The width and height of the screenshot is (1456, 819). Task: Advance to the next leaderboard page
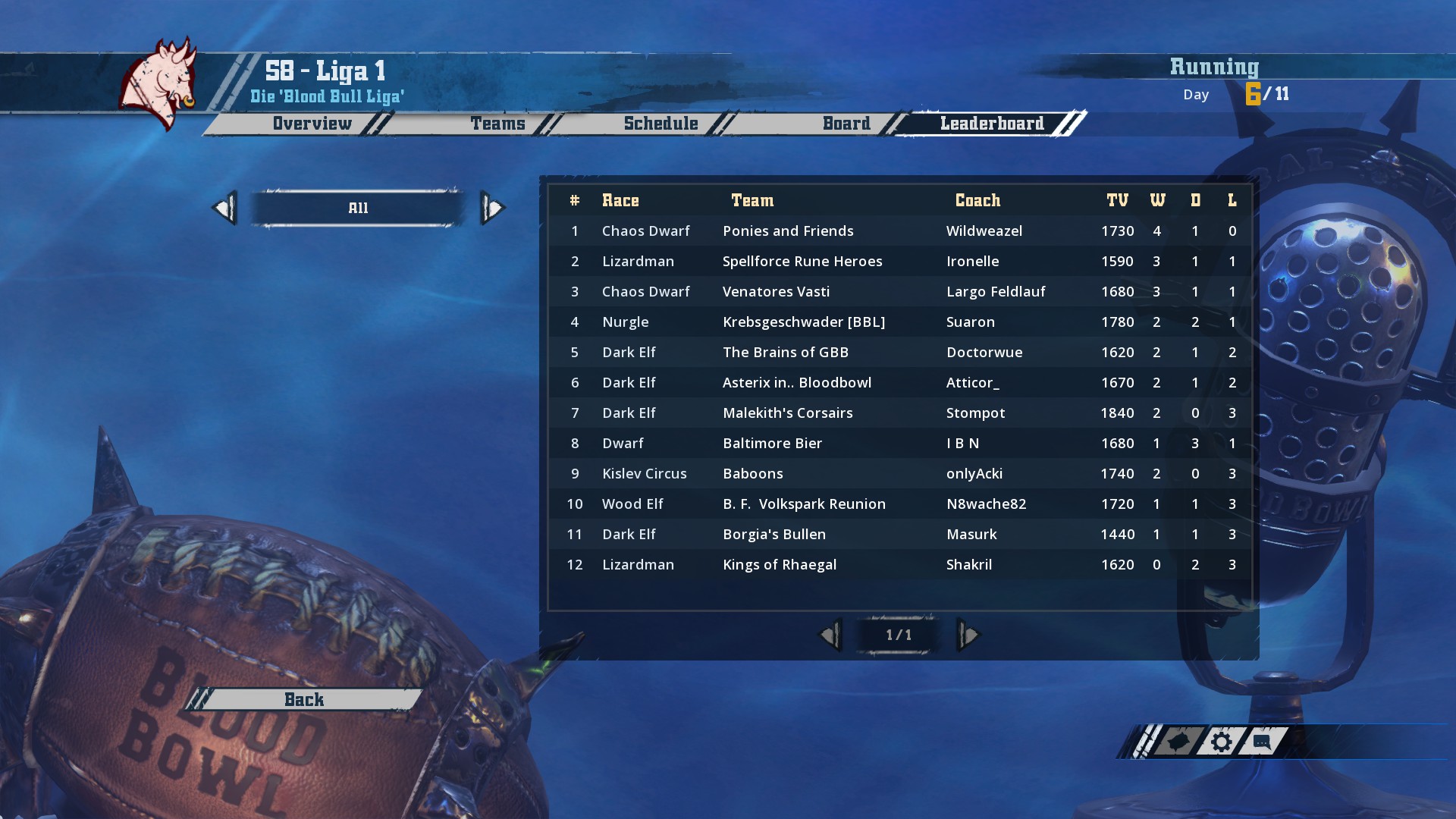[x=968, y=635]
